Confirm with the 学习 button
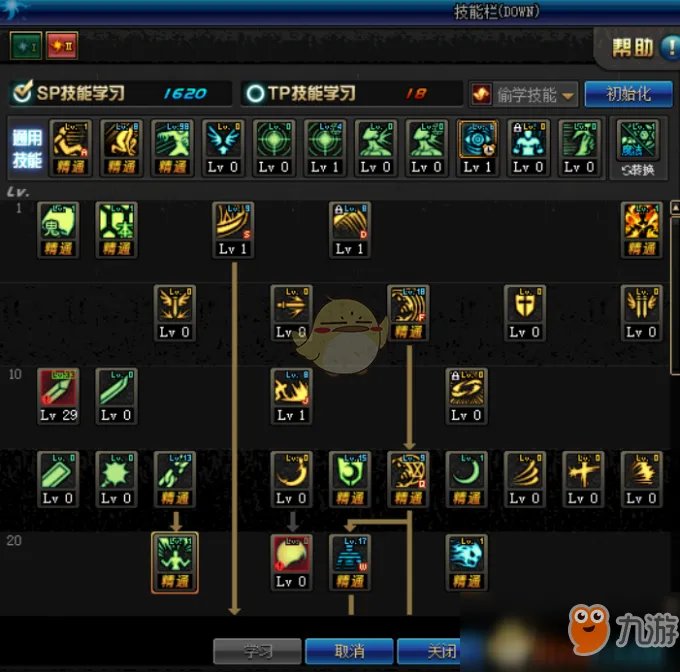Image resolution: width=680 pixels, height=672 pixels. pos(258,651)
